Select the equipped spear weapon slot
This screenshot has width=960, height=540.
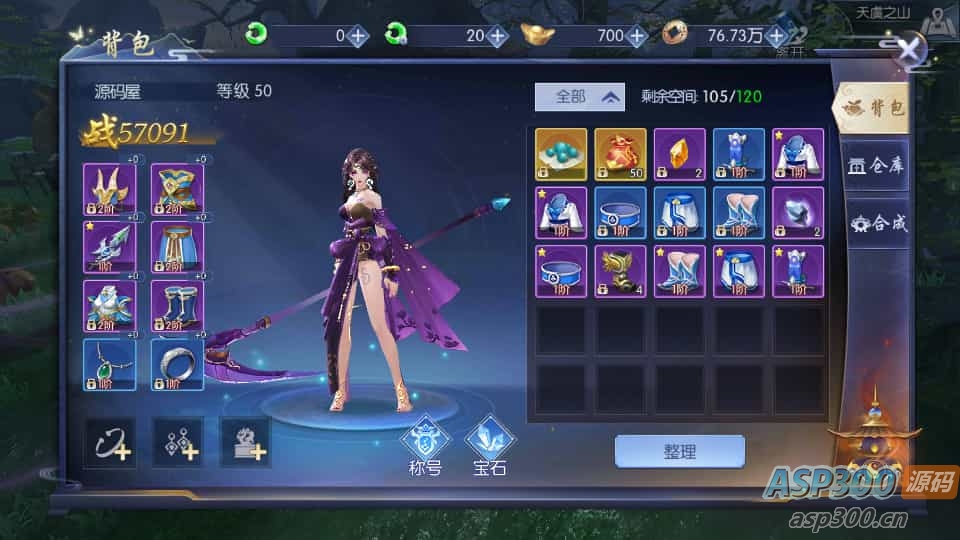tap(109, 247)
